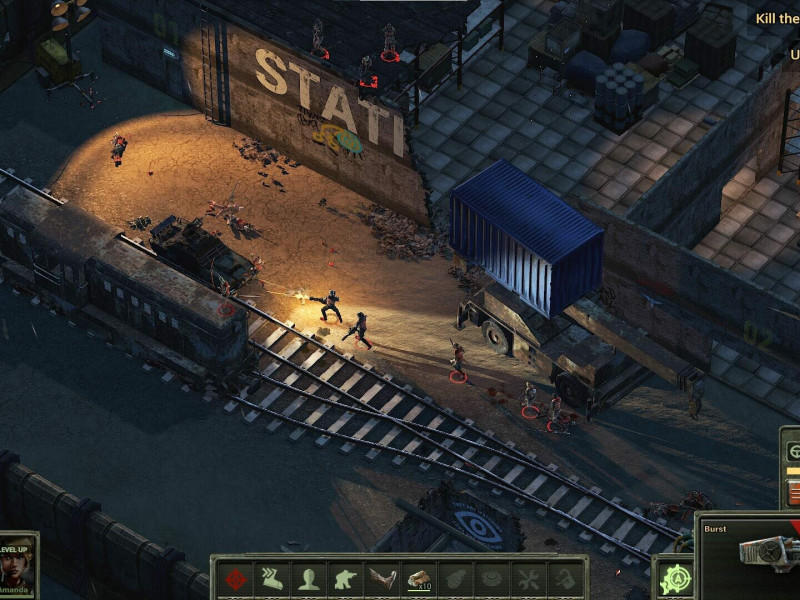Select the crossed wrench tools slot
The height and width of the screenshot is (600, 800).
coord(528,579)
